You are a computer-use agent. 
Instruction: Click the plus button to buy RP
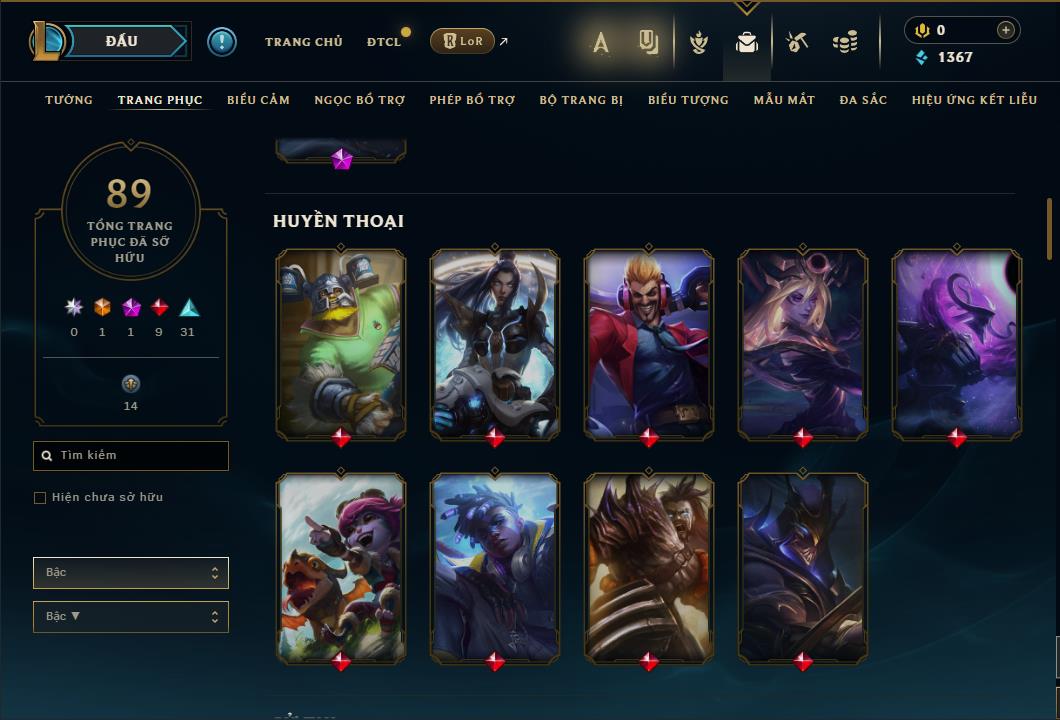[1005, 30]
